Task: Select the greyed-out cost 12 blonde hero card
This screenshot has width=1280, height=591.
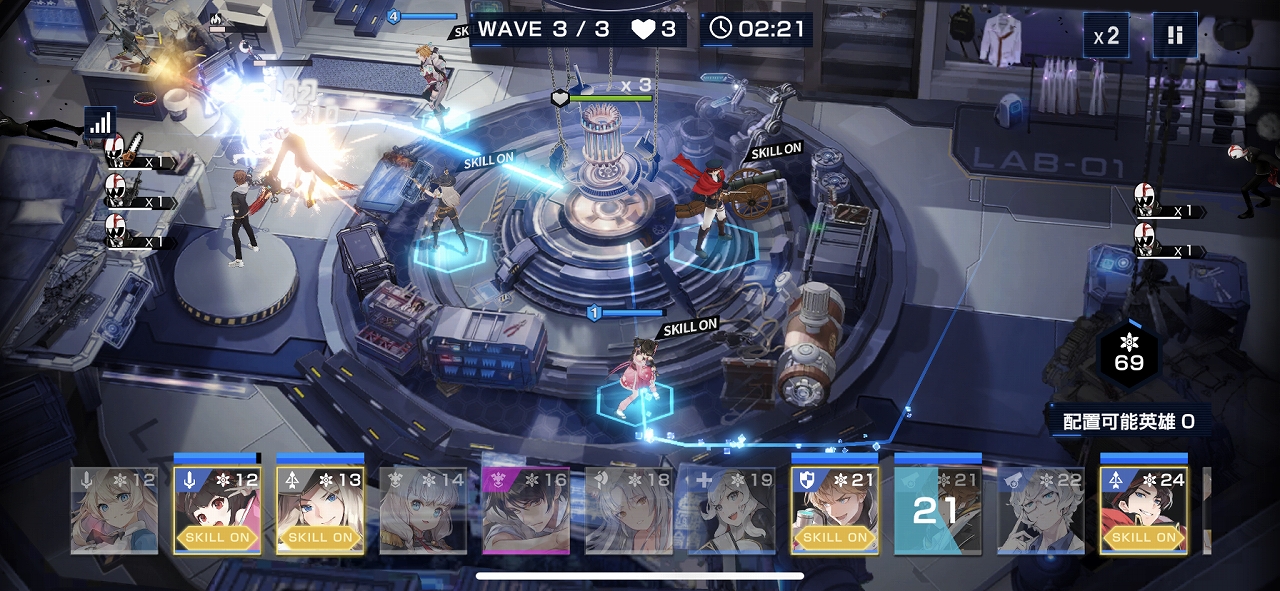Action: (x=114, y=509)
